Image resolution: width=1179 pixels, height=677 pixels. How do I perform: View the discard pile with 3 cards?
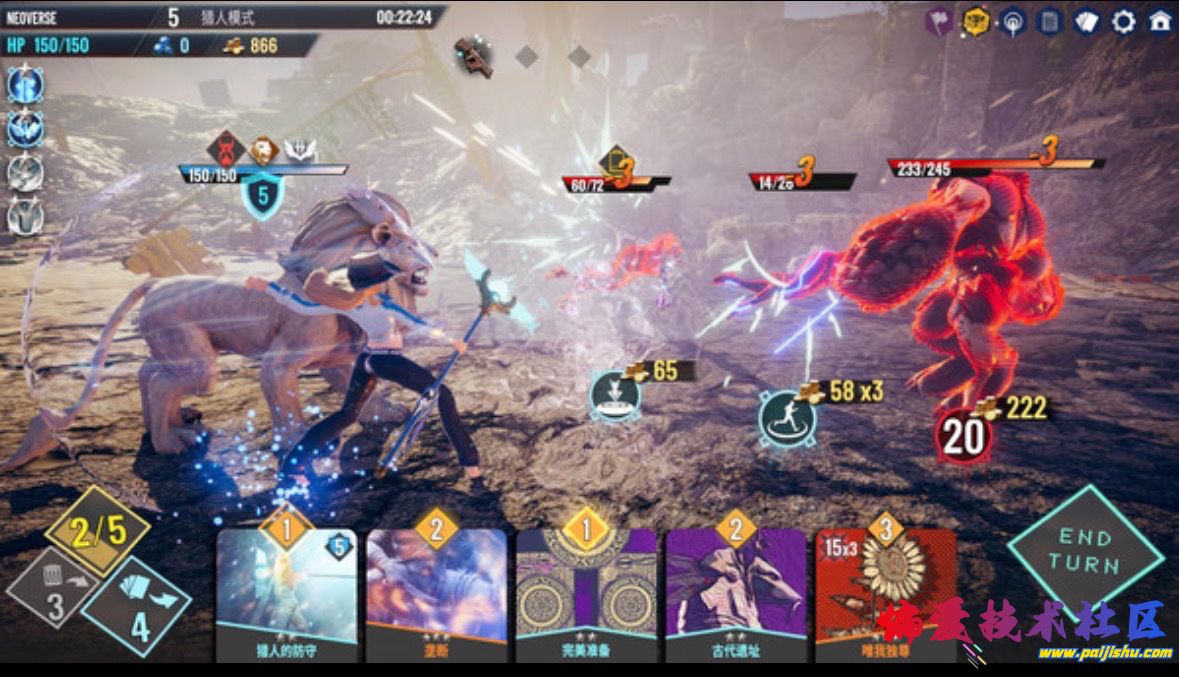point(55,590)
